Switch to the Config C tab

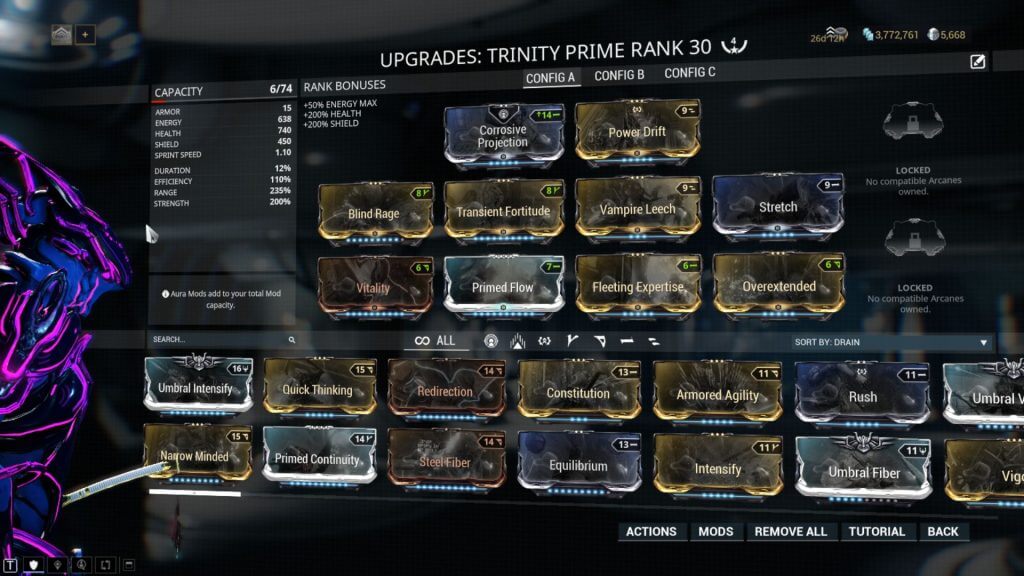pos(690,73)
